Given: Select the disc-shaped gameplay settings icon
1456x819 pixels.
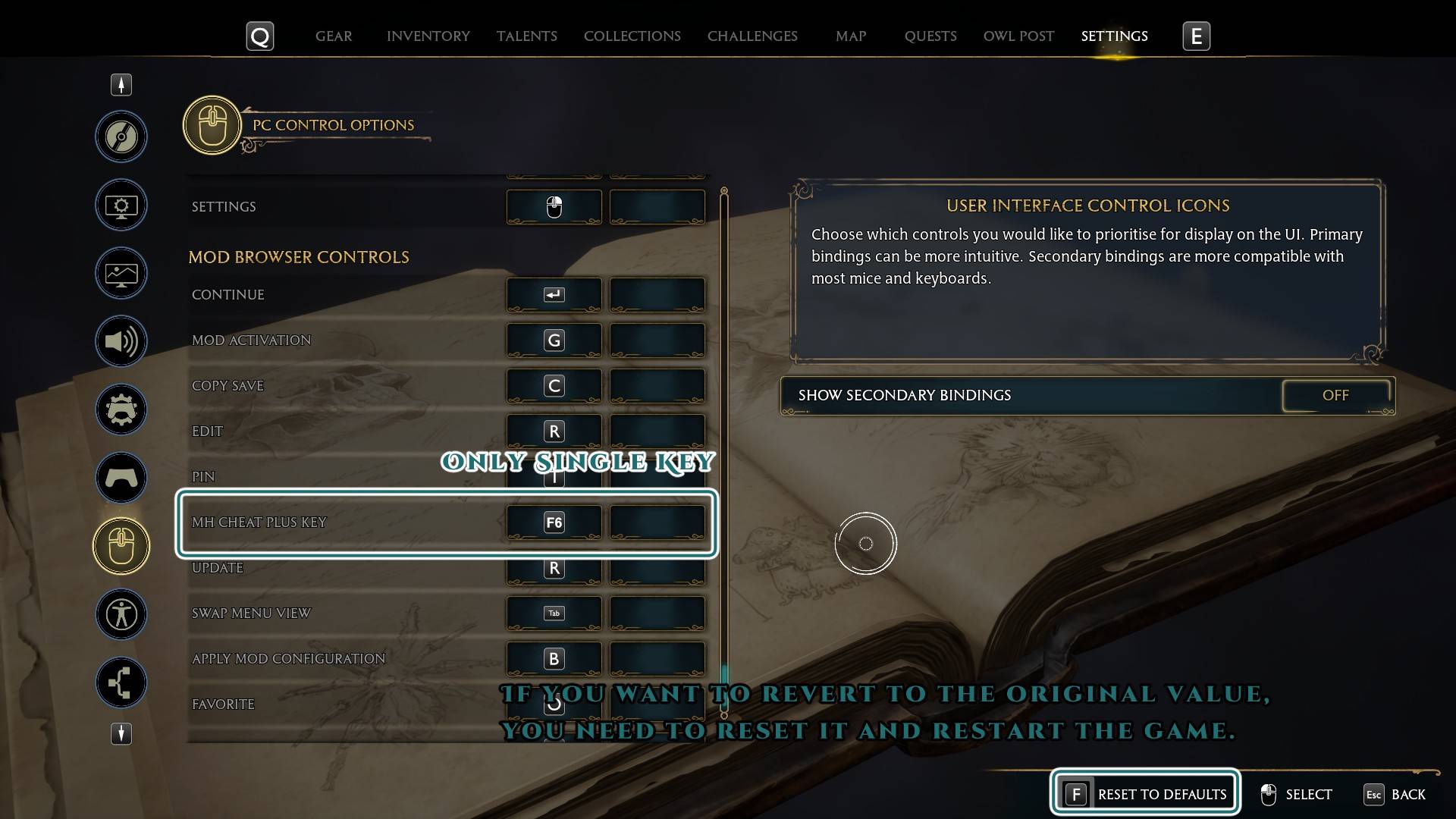Looking at the screenshot, I should (121, 137).
